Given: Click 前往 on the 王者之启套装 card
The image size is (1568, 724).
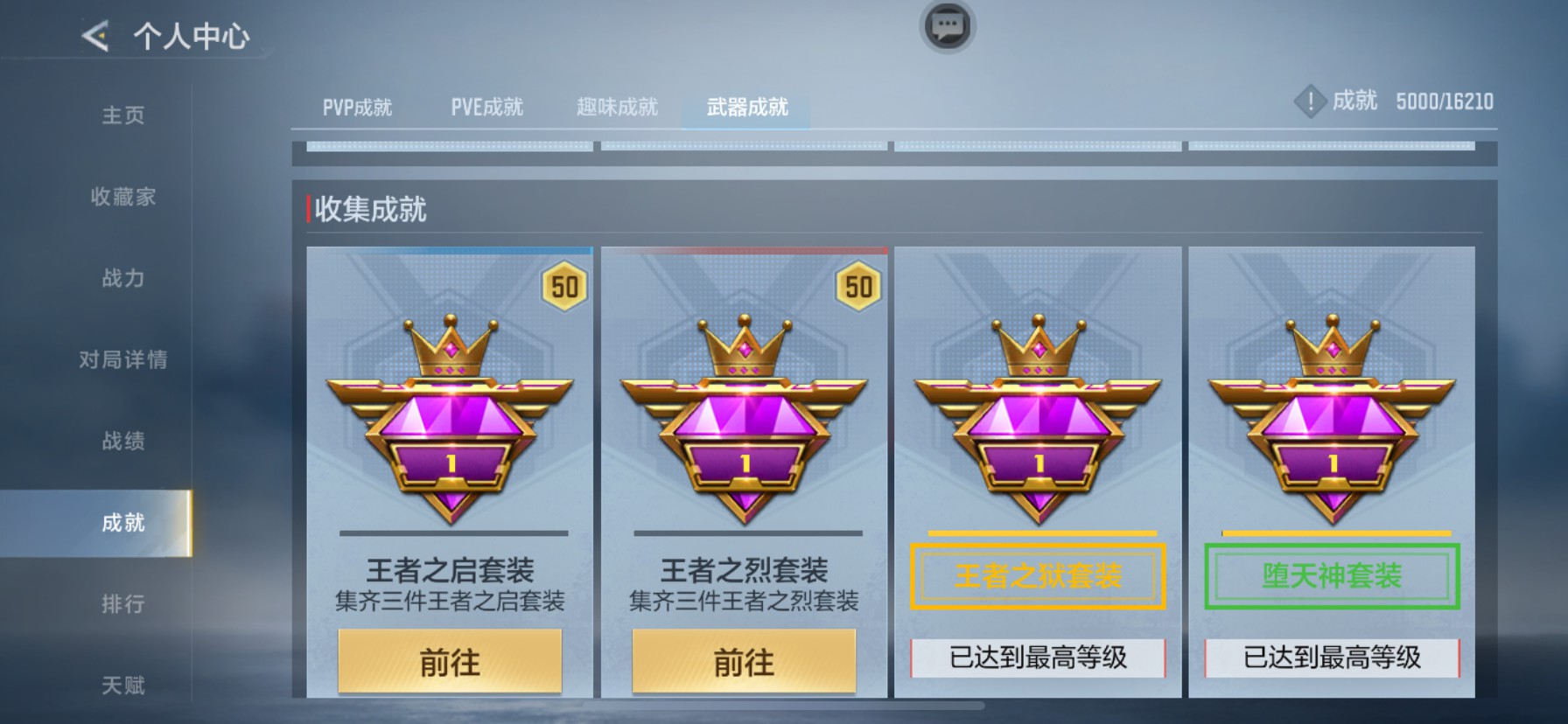Looking at the screenshot, I should 449,663.
